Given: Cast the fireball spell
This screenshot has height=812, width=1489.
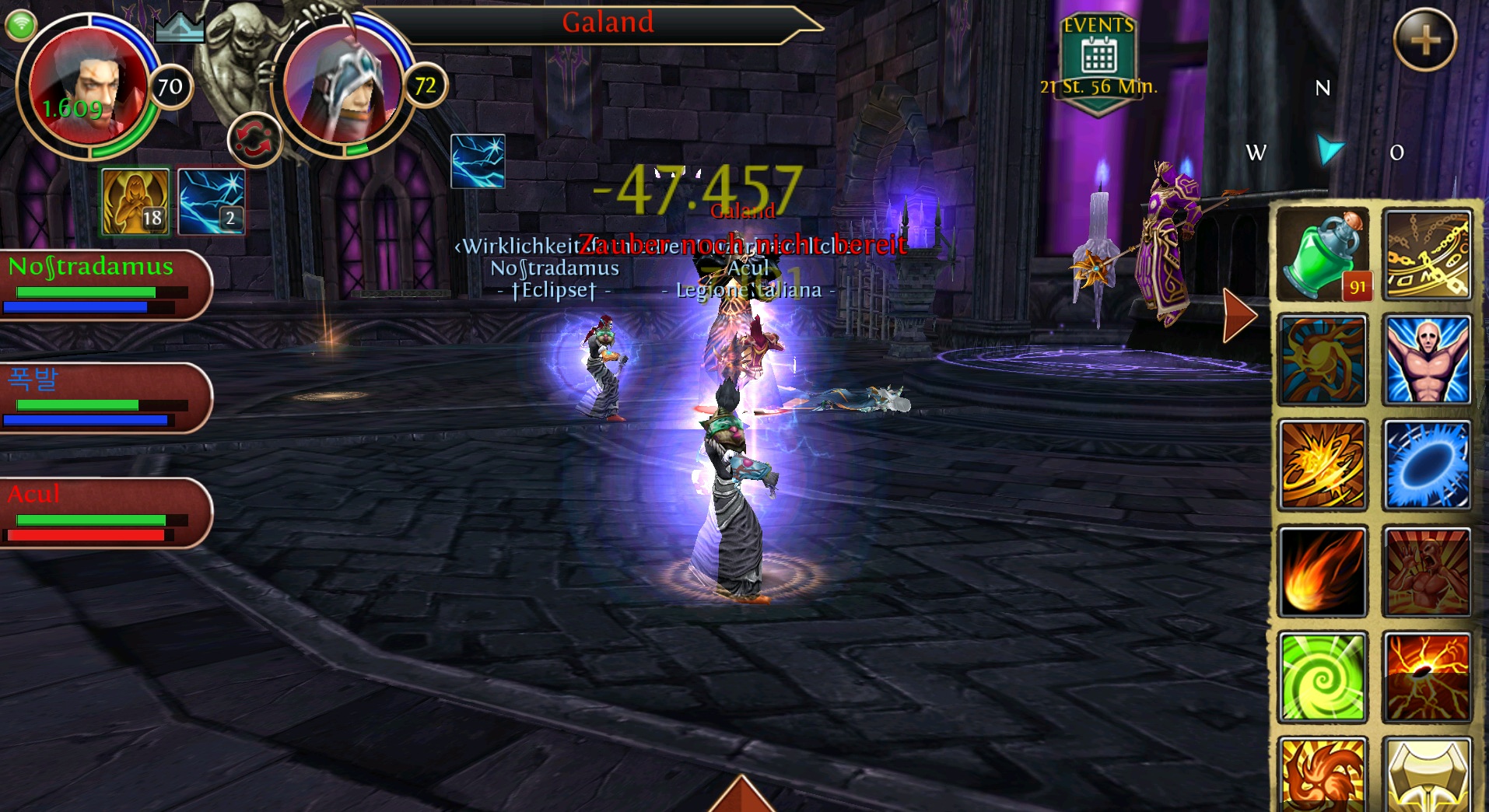Looking at the screenshot, I should (x=1323, y=571).
